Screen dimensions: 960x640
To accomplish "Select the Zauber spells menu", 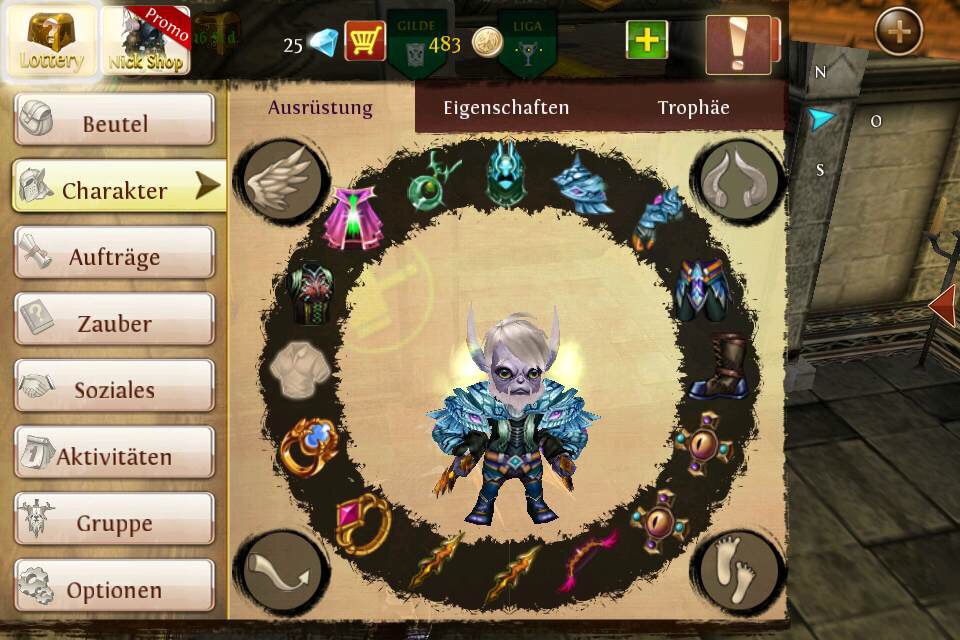I will pos(114,322).
